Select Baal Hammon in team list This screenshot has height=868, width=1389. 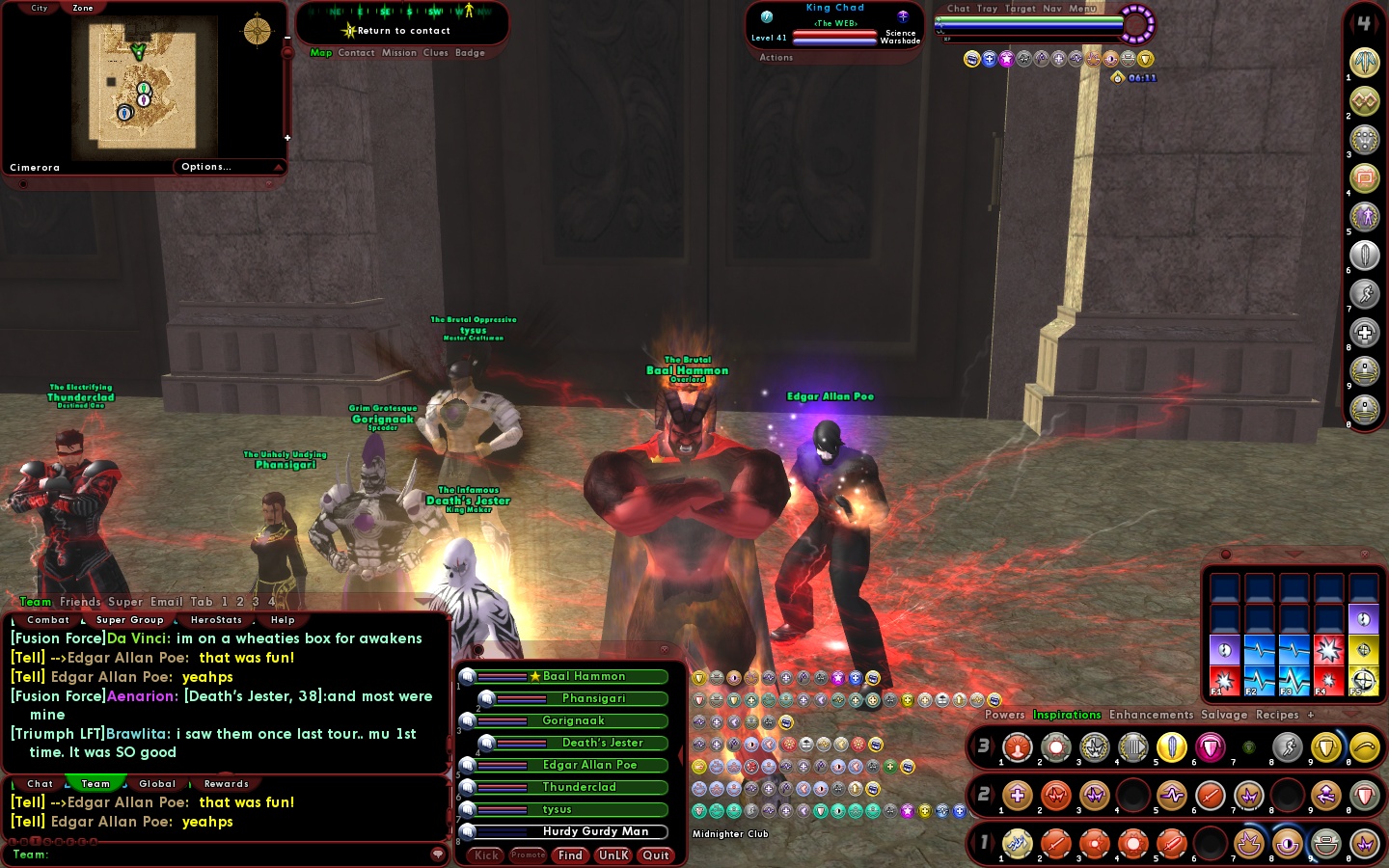pyautogui.click(x=584, y=677)
